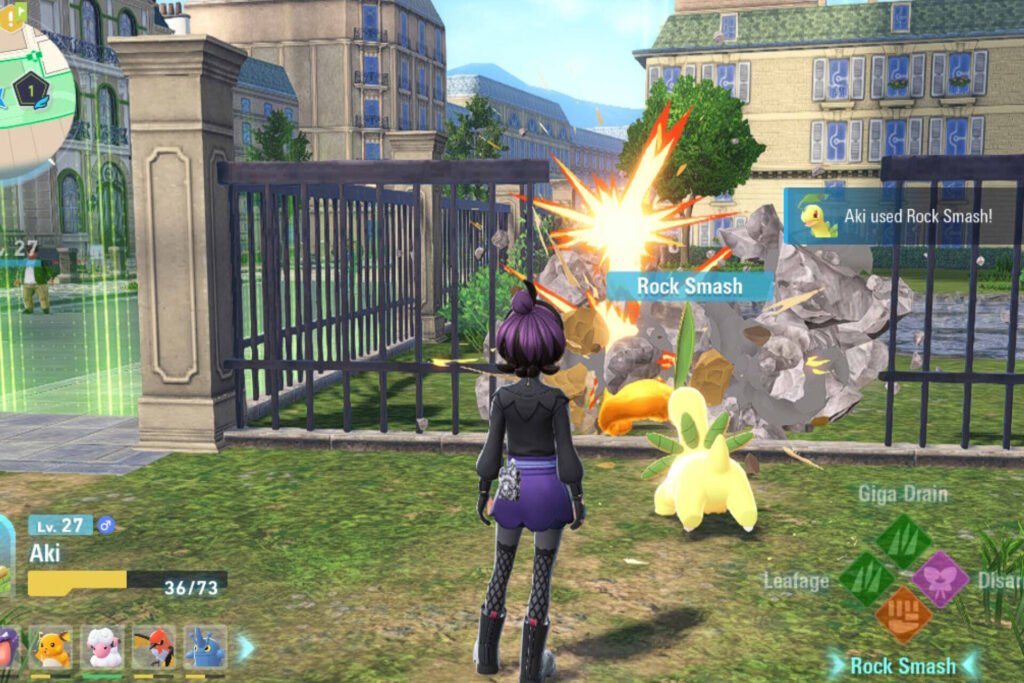The width and height of the screenshot is (1024, 683).
Task: Click the pentagon marker numbered 1 on minimap
Action: 31,90
